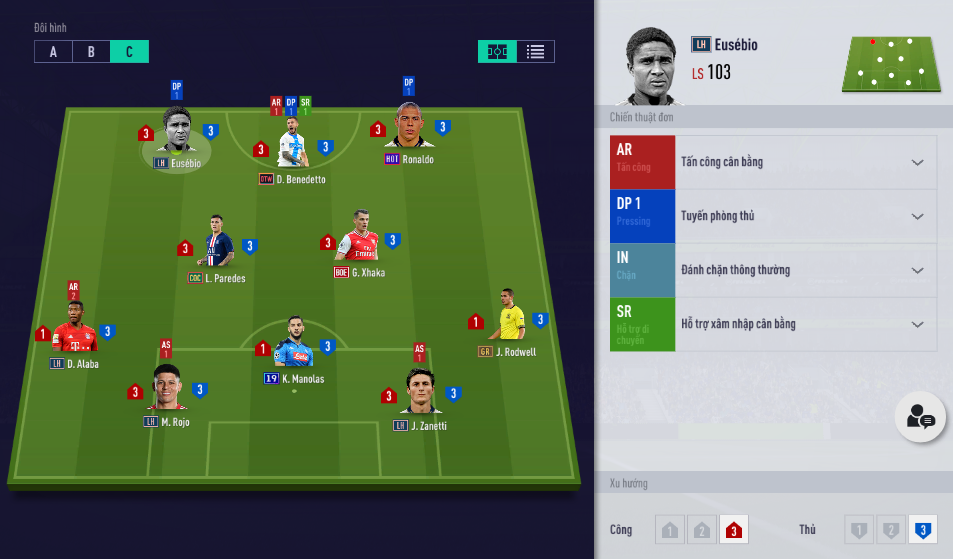
Task: Select formation tab C
Action: pyautogui.click(x=129, y=52)
